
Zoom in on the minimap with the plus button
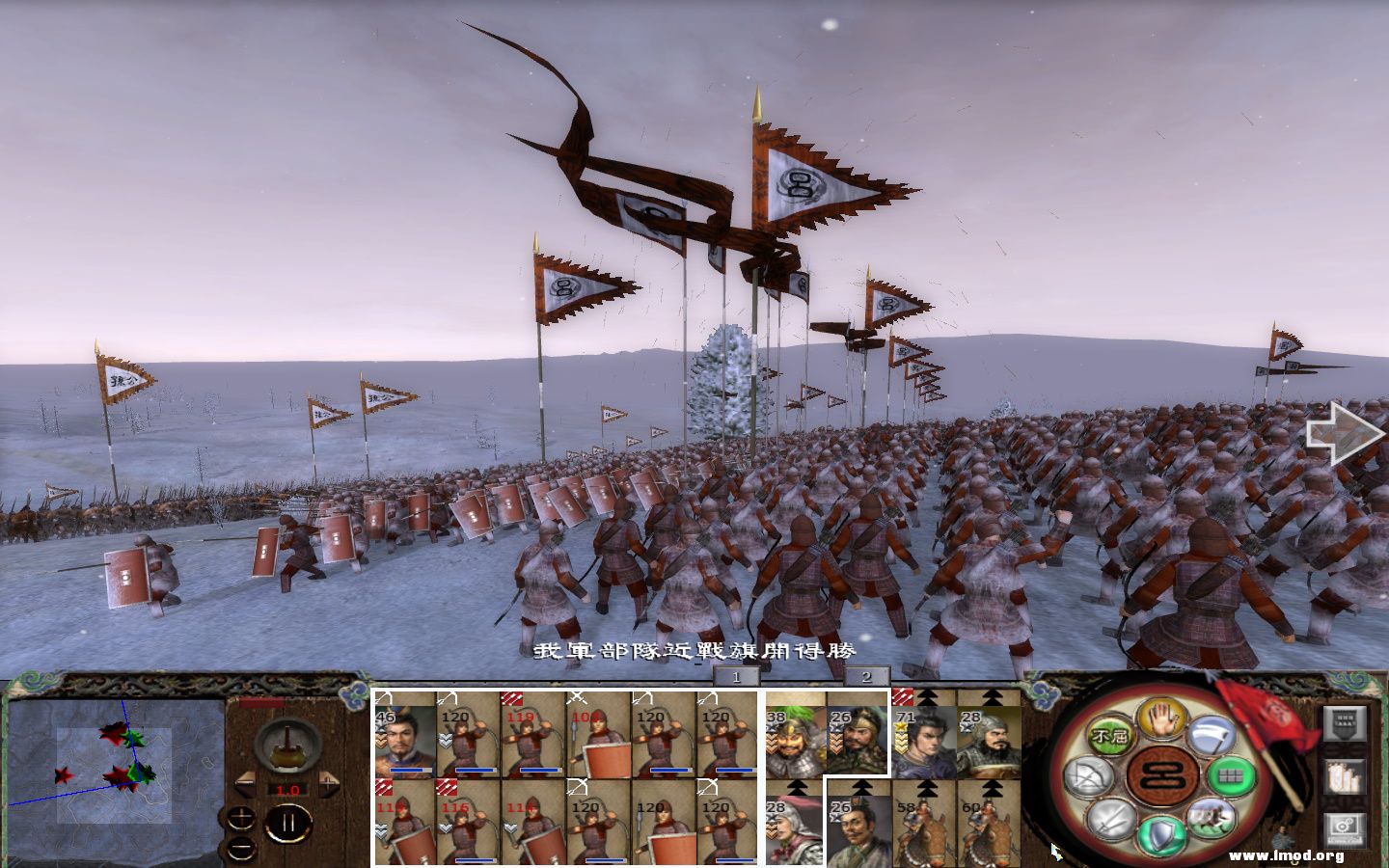tap(240, 818)
